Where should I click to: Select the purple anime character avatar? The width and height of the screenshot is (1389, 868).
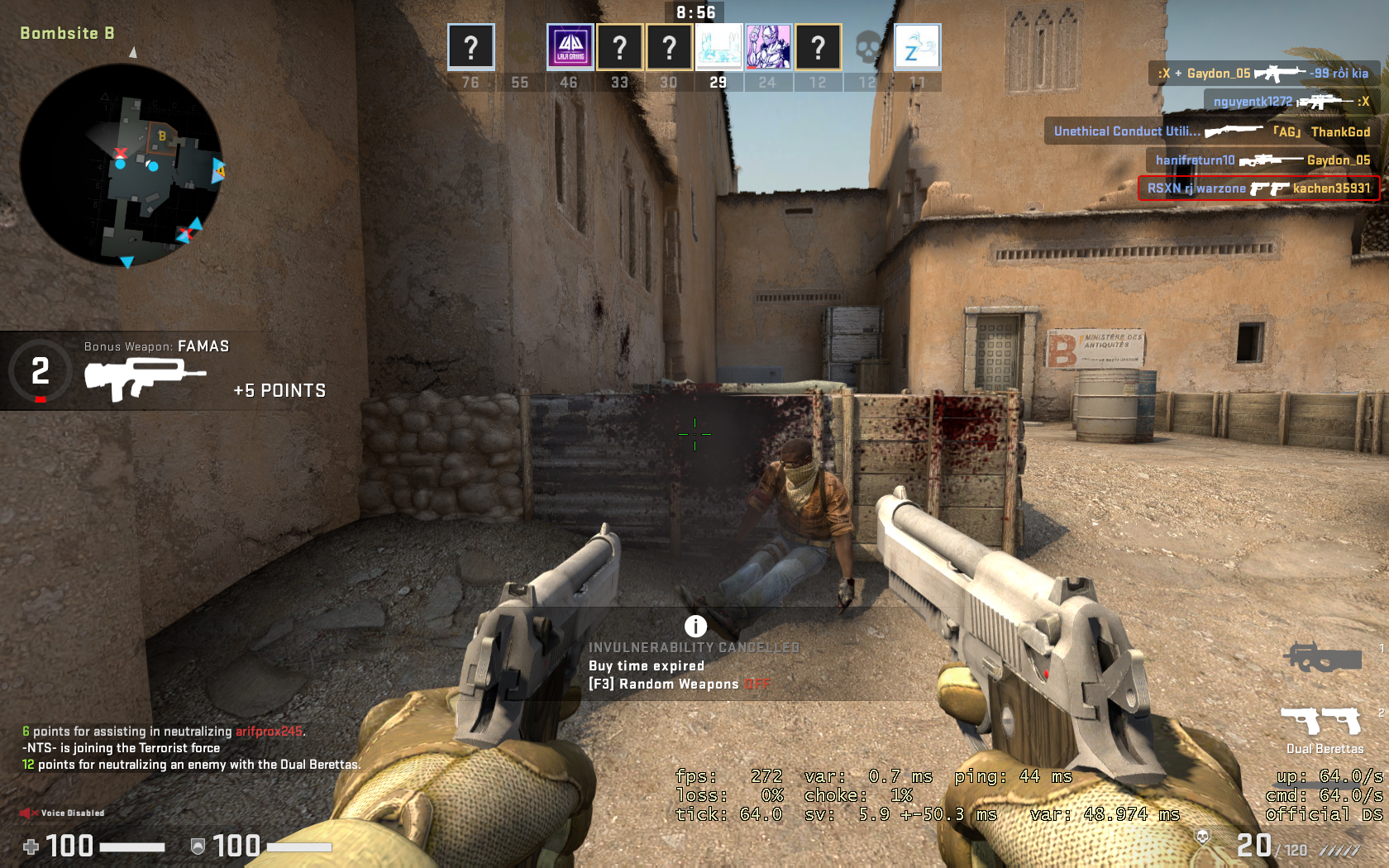768,47
